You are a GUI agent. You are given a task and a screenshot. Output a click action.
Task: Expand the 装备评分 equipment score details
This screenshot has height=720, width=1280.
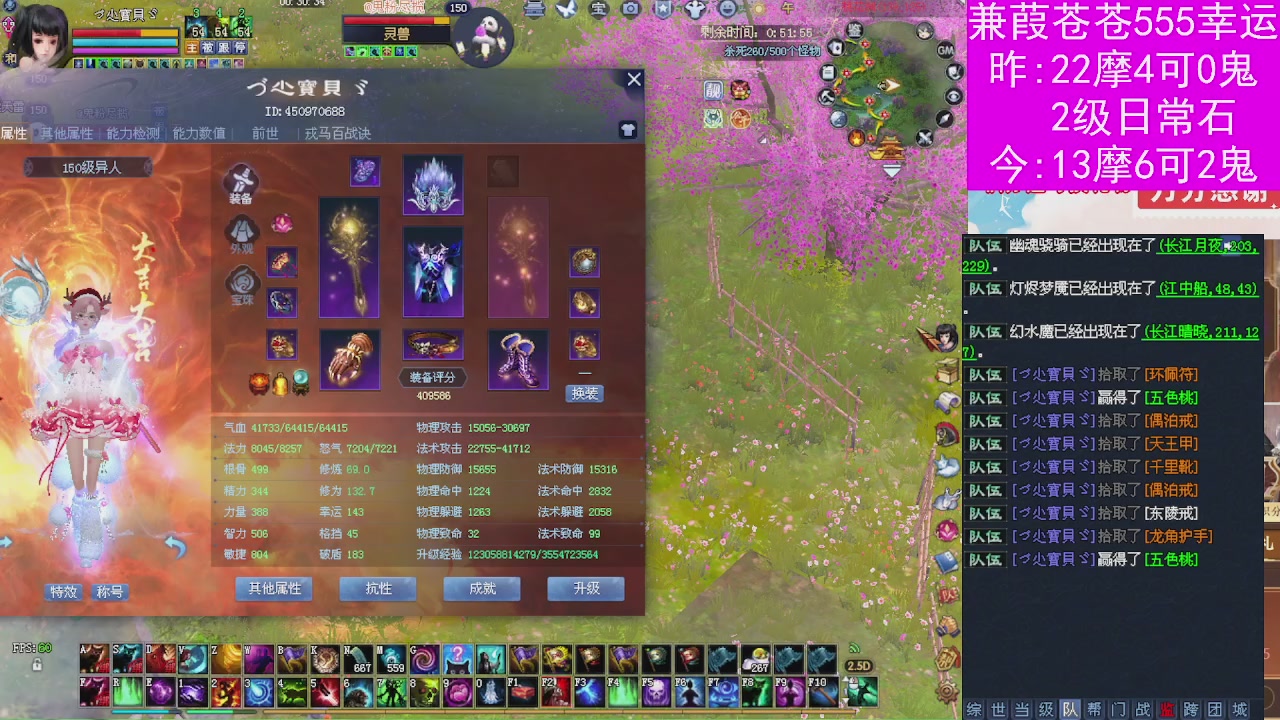(x=432, y=377)
